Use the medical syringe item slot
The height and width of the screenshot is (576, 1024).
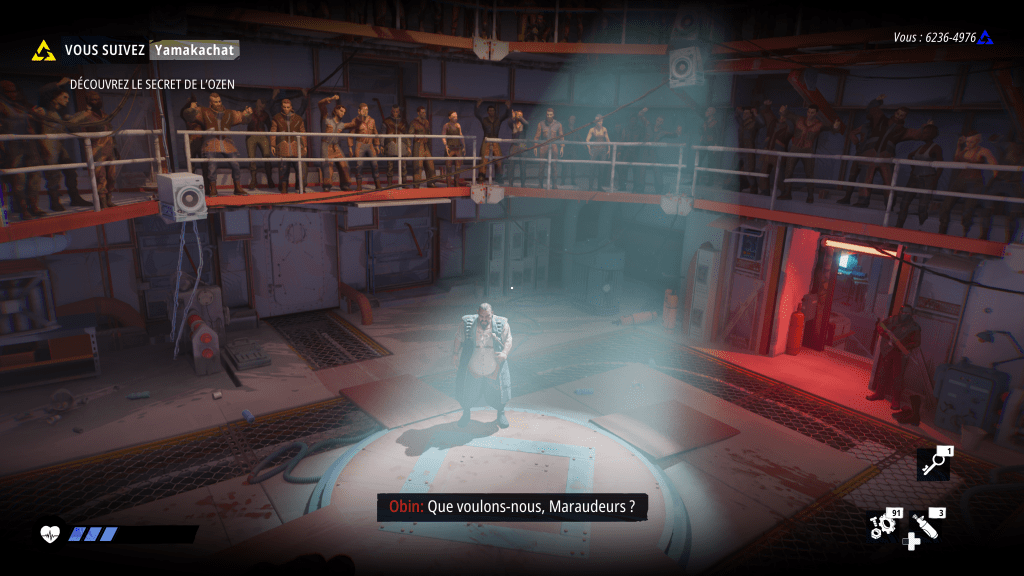tap(926, 526)
